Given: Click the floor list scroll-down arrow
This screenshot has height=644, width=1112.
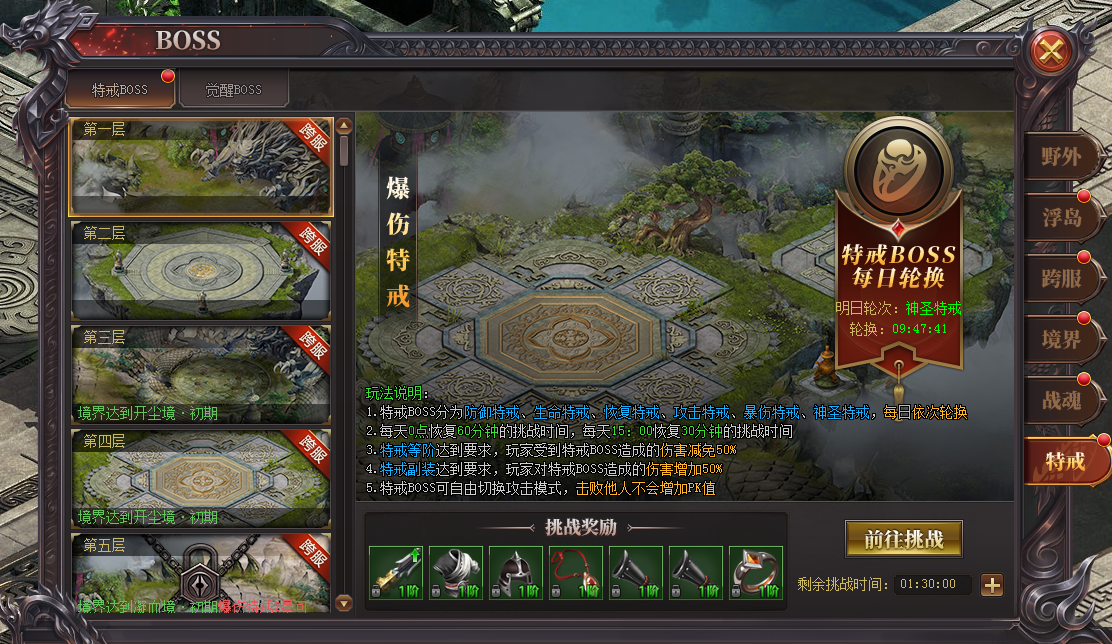Looking at the screenshot, I should (x=344, y=603).
